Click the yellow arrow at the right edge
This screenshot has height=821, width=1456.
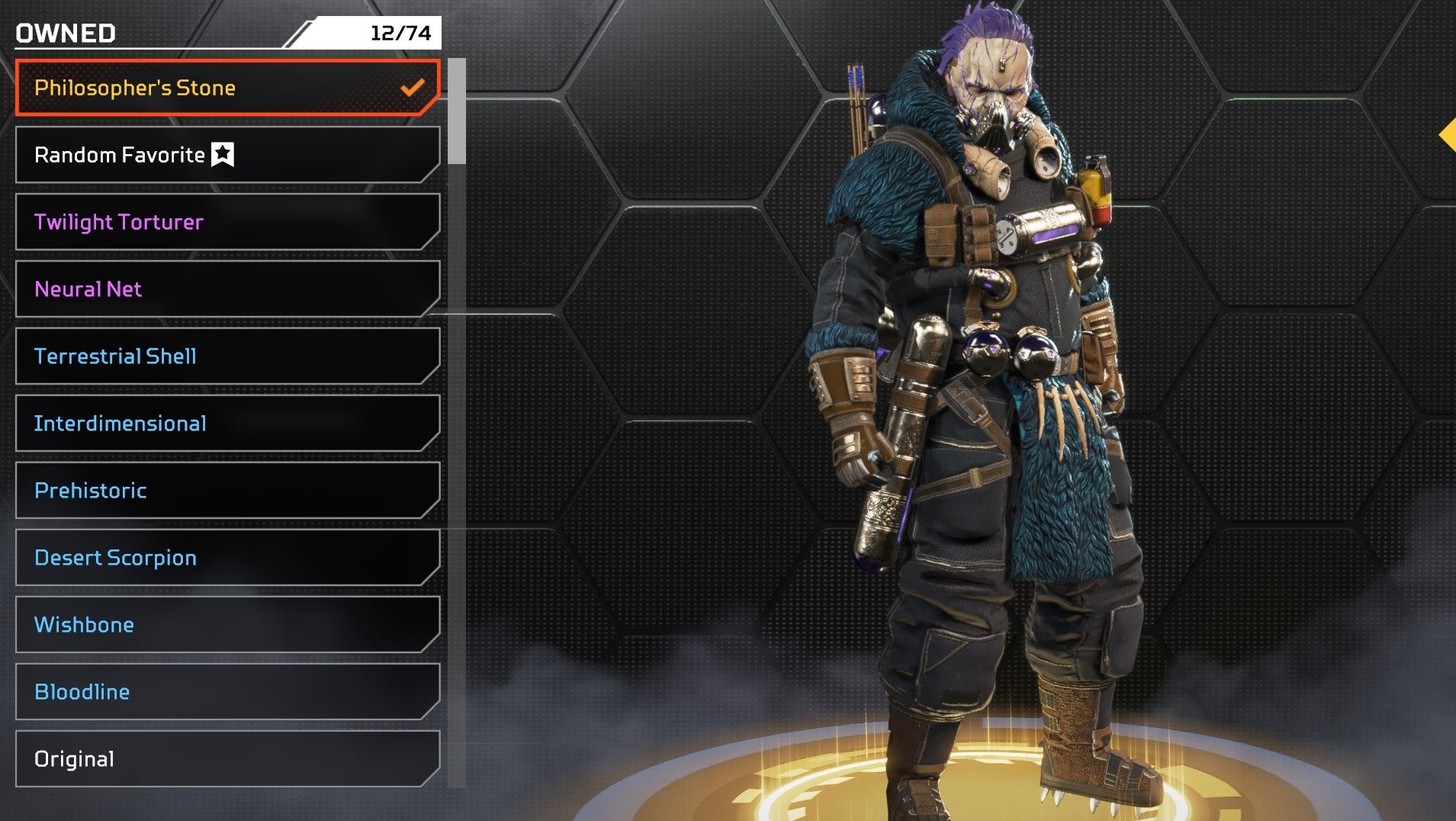pos(1447,135)
